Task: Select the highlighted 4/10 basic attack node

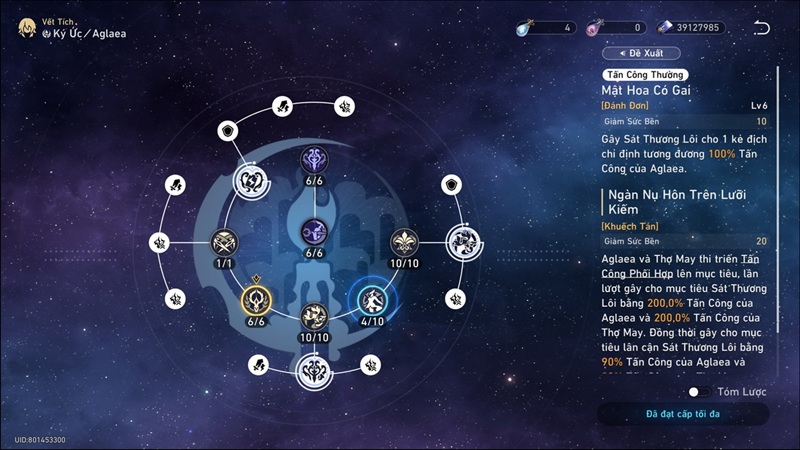Action: 372,299
